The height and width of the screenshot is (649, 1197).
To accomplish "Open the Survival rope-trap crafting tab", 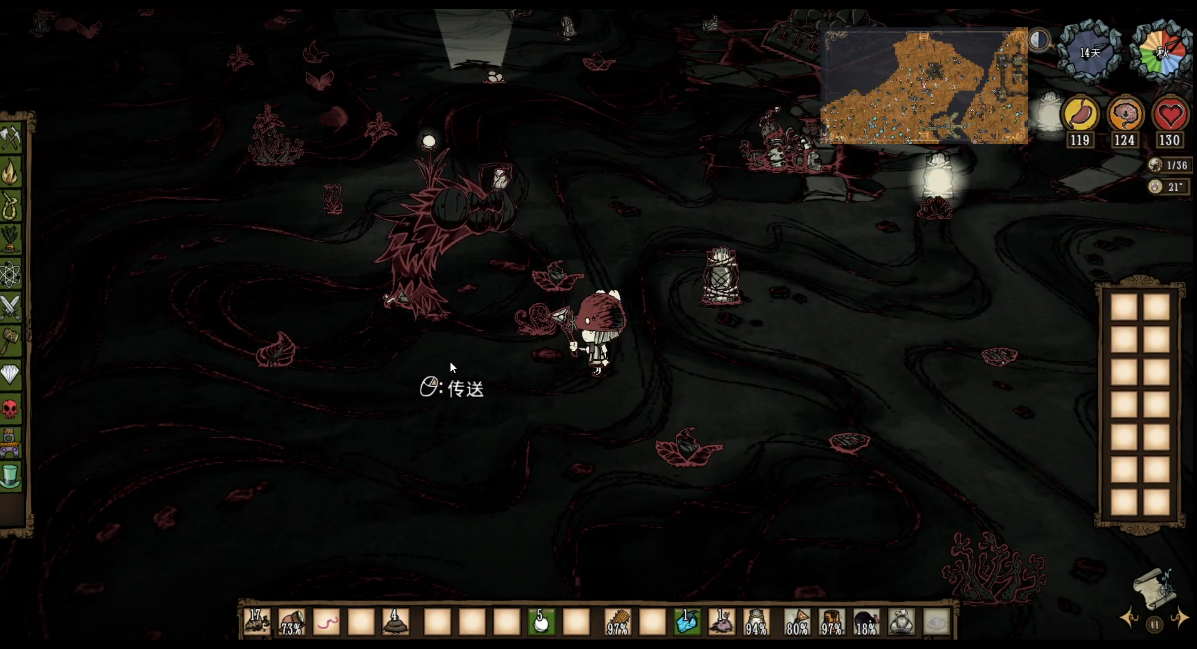I will 12,205.
